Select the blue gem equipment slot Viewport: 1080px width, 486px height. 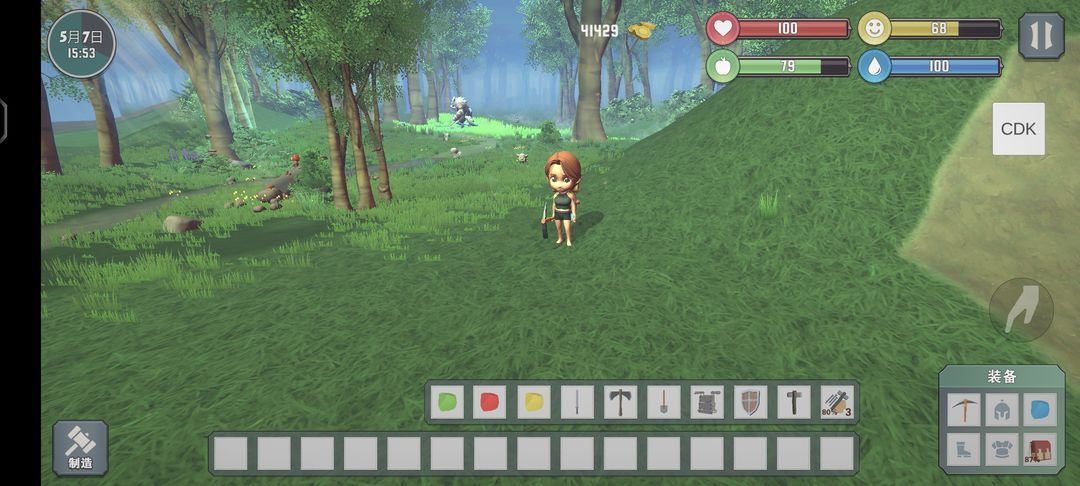tap(1040, 409)
